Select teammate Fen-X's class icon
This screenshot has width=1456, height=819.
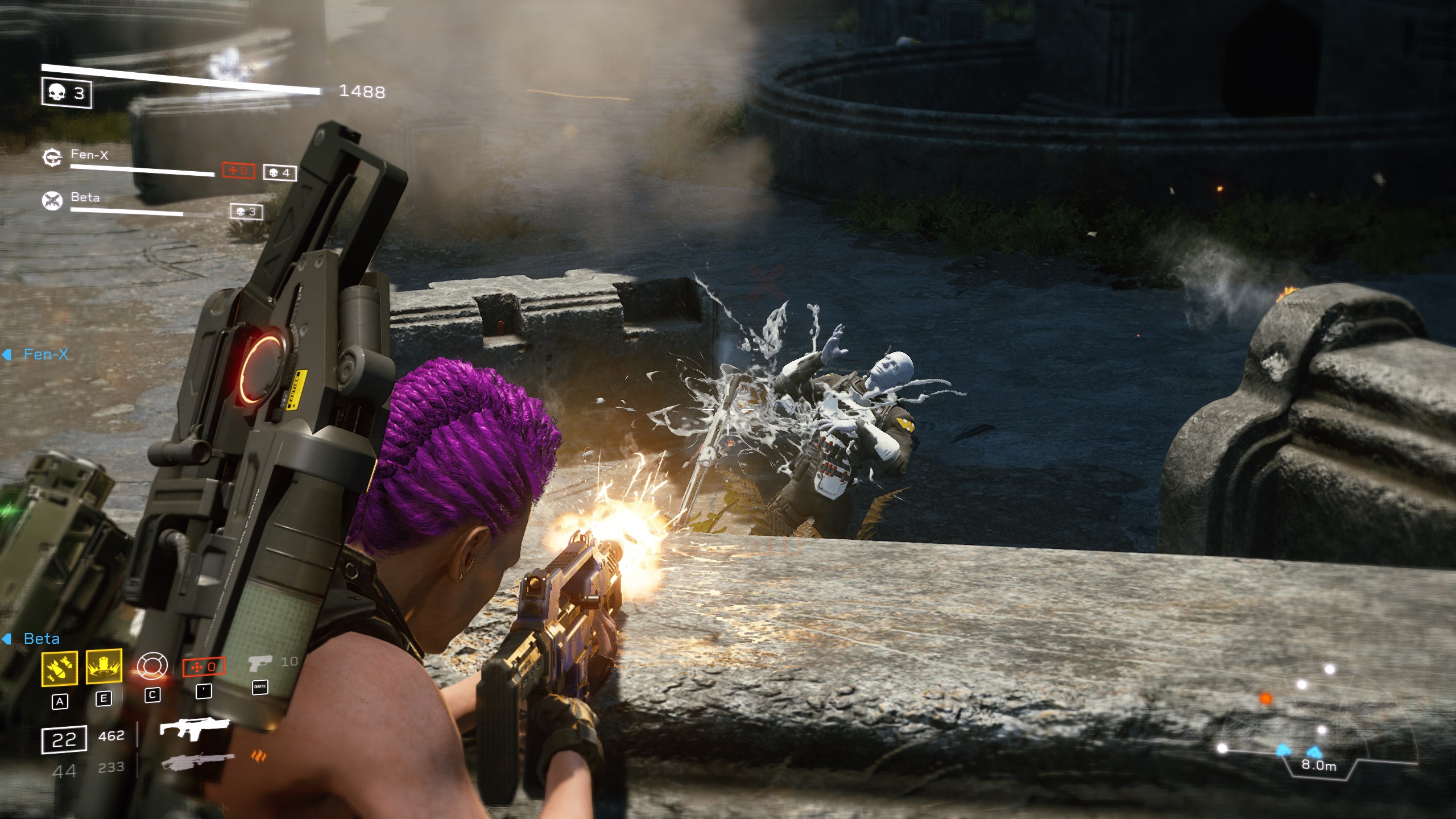[52, 157]
